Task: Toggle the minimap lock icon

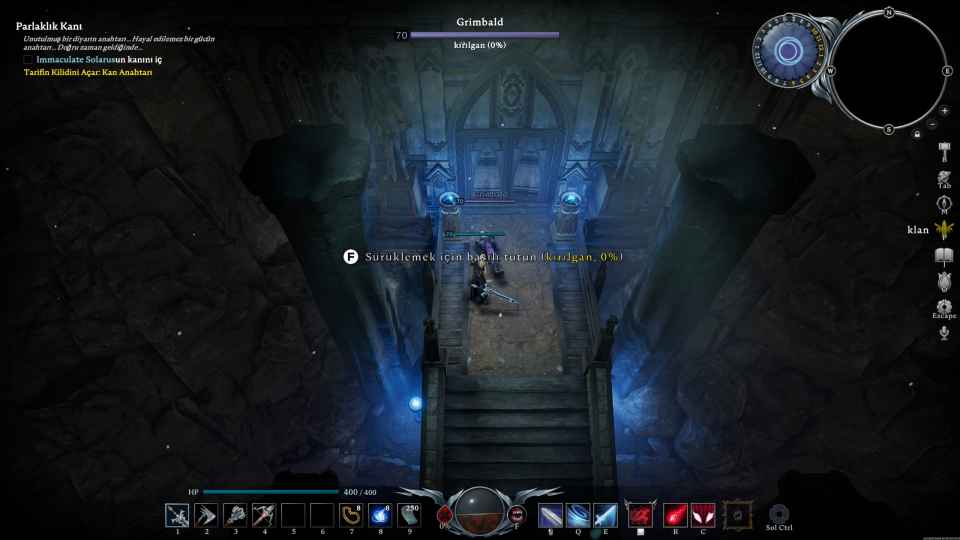Action: [x=917, y=133]
